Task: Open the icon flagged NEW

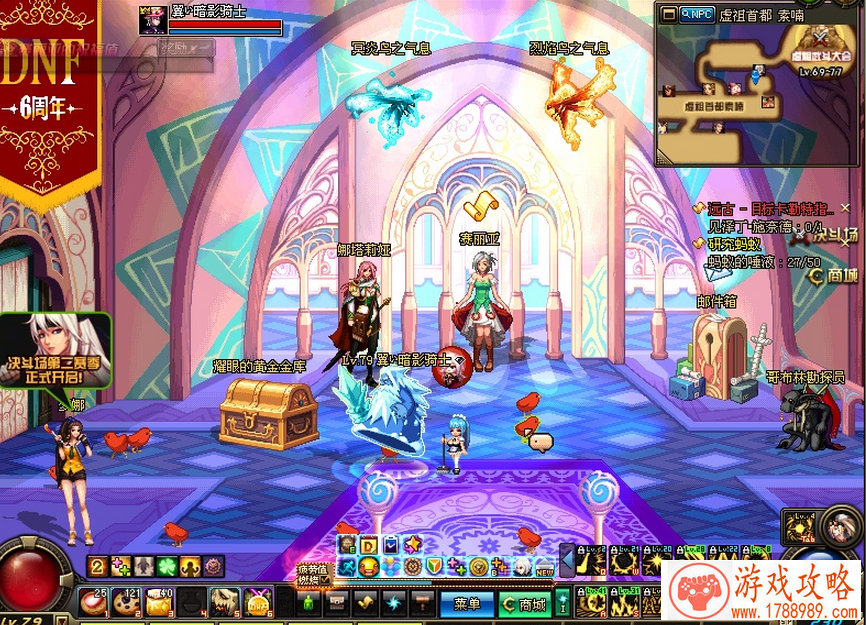Action: coord(543,567)
